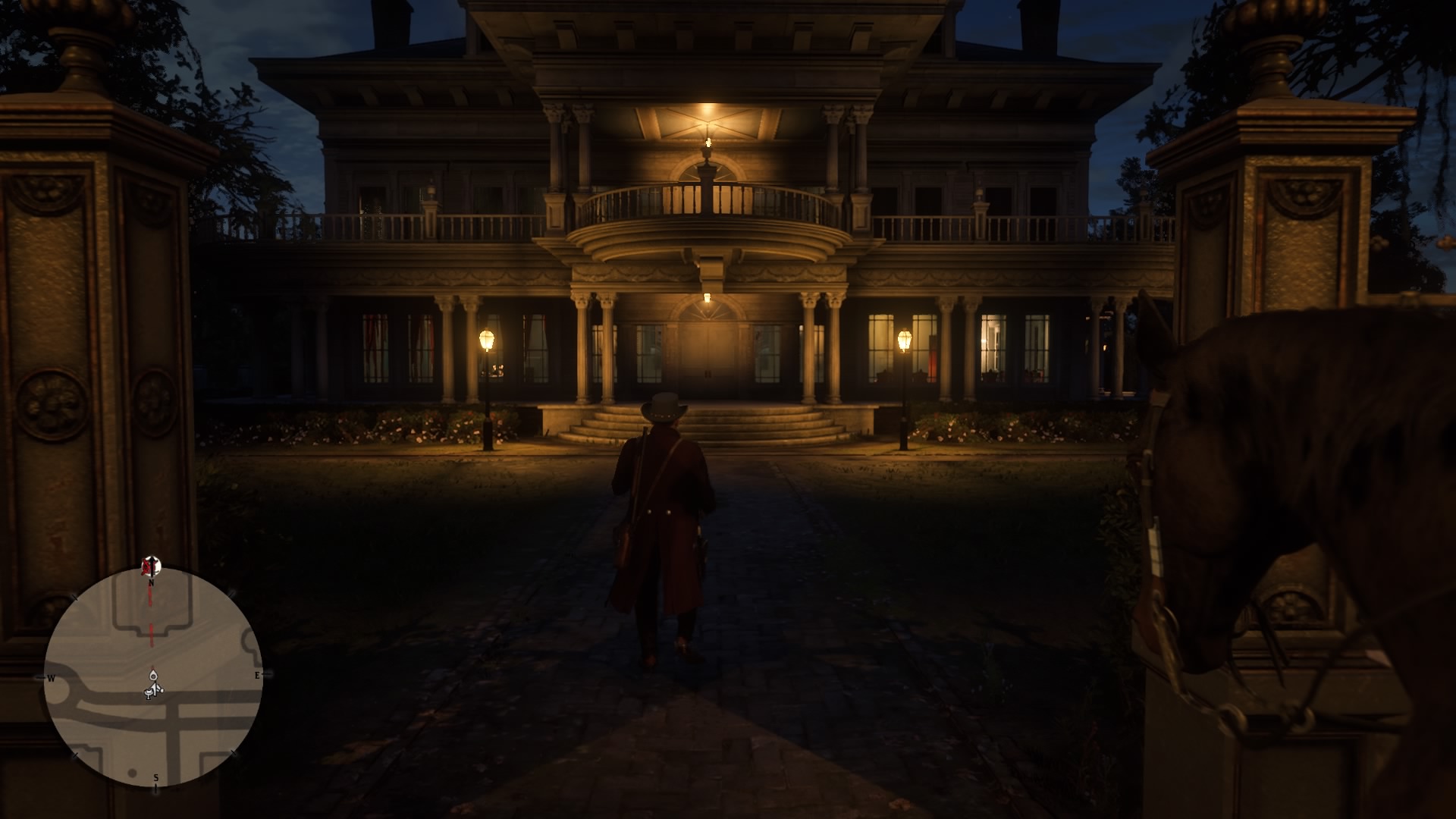The image size is (1456, 819).
Task: Click the E compass letter on the minimap
Action: [257, 675]
